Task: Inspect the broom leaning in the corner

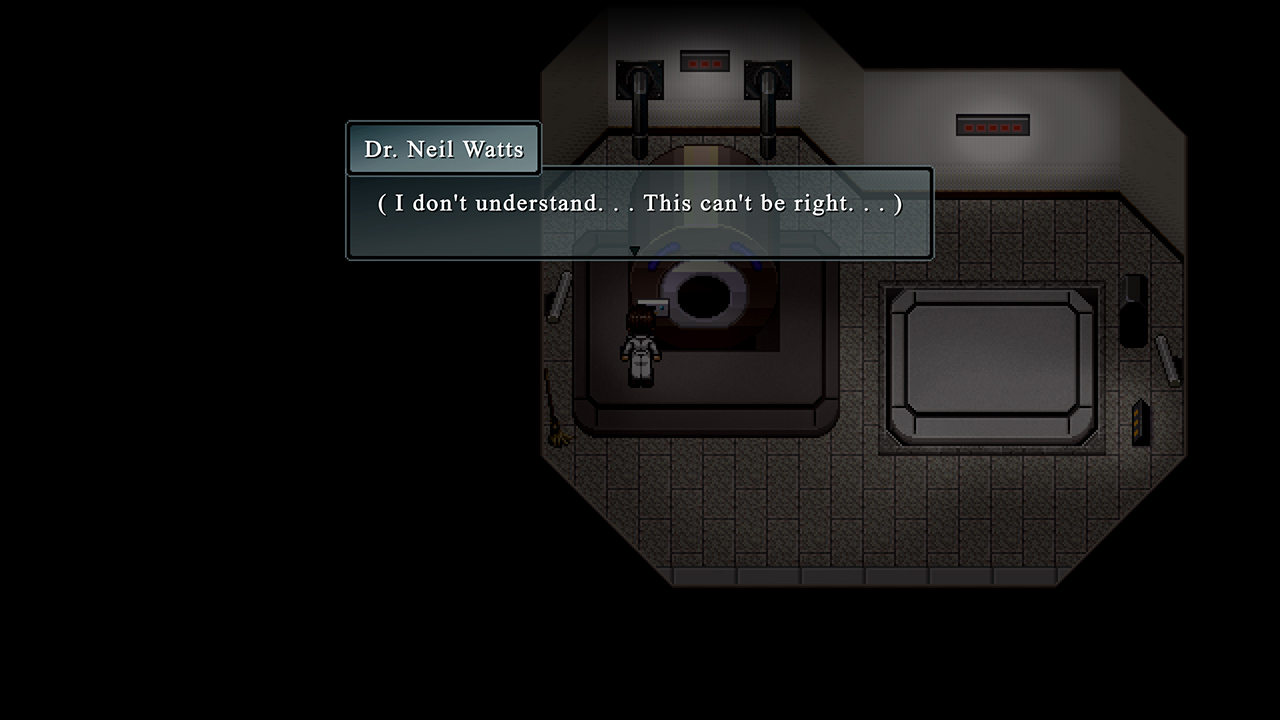Action: click(552, 420)
